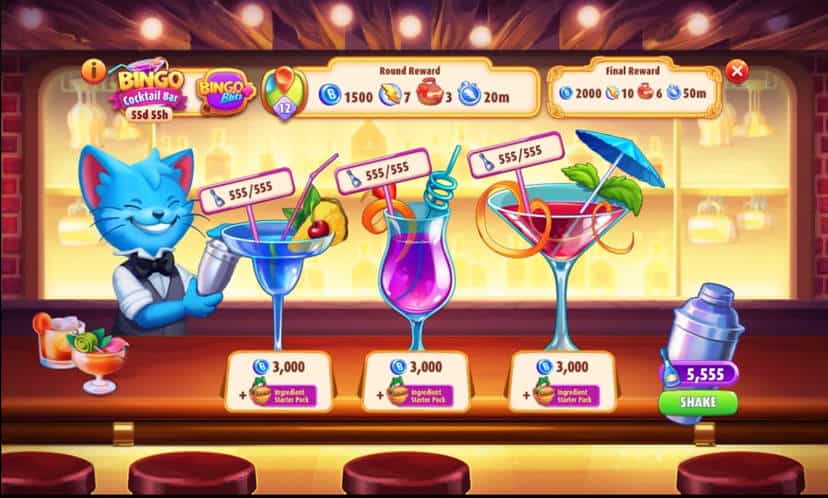Open the Bingo Cocktail Bar event badge

coord(150,92)
